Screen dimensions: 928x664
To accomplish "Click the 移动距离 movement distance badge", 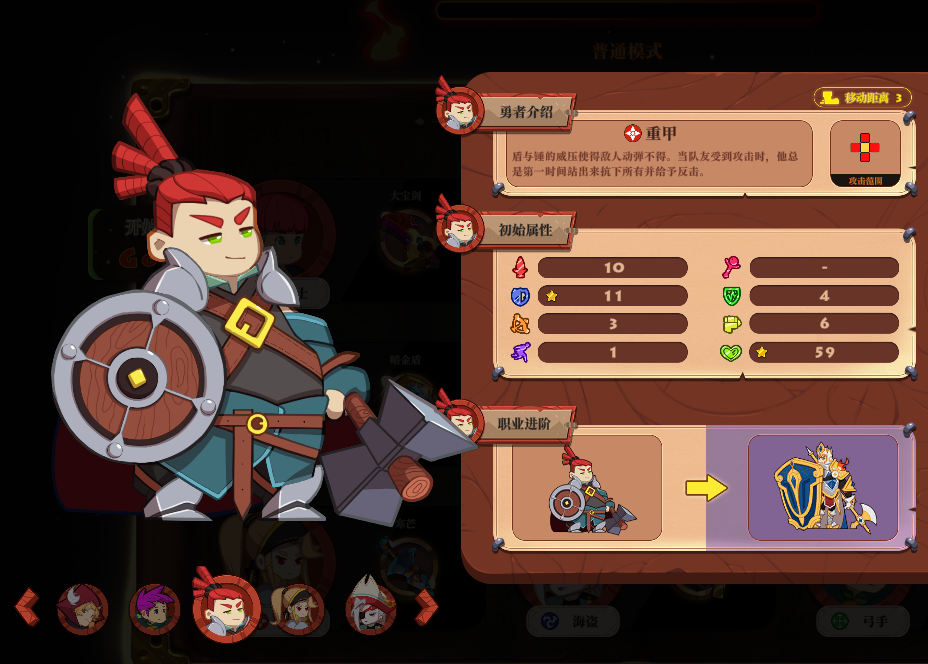I will (x=863, y=98).
